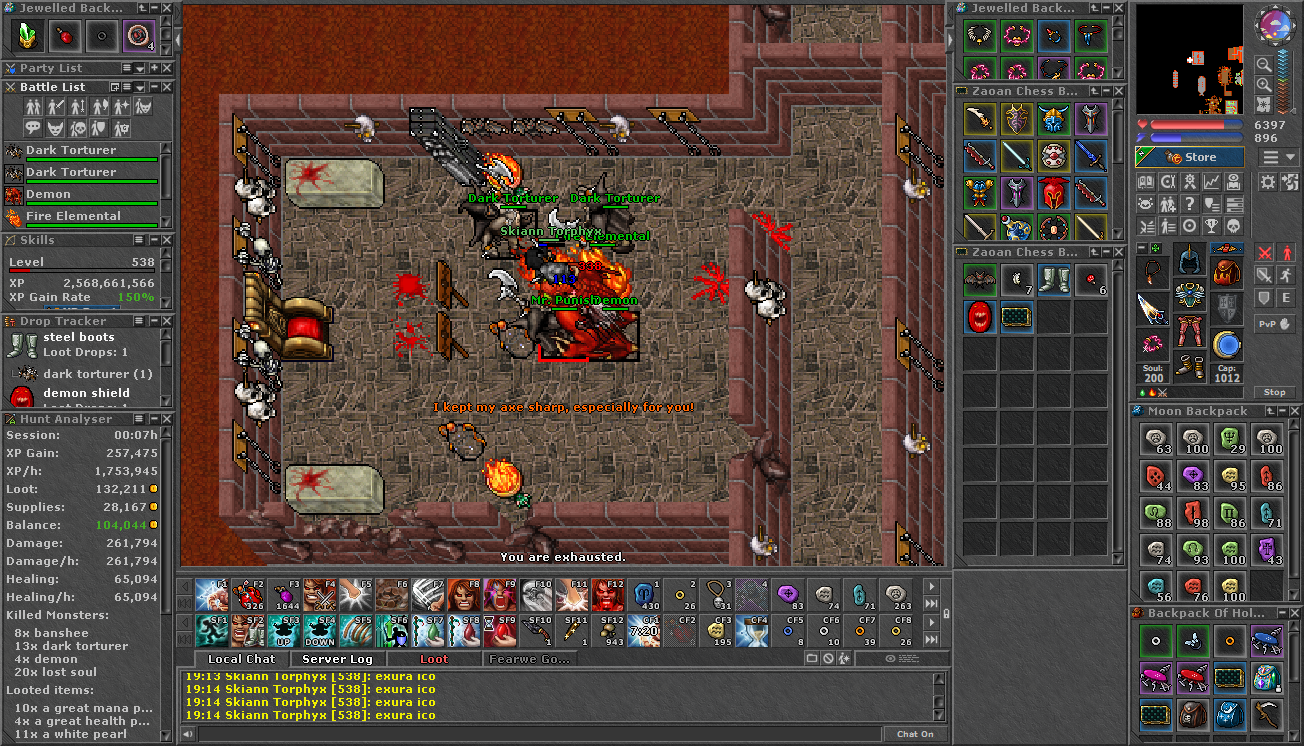Adjust the minimap zoom slider
This screenshot has width=1304, height=746.
[1293, 110]
